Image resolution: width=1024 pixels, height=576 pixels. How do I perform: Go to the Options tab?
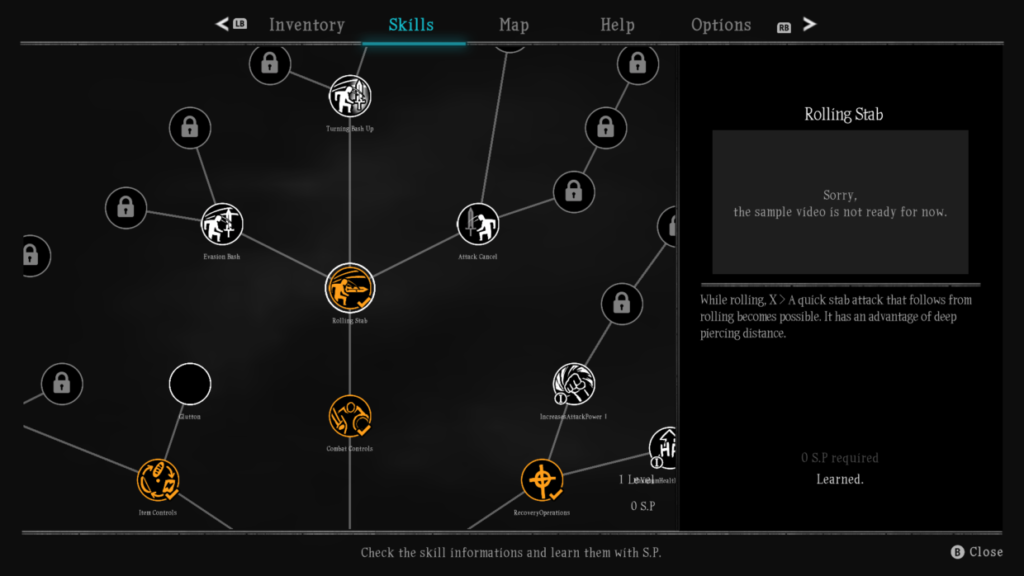(x=721, y=25)
